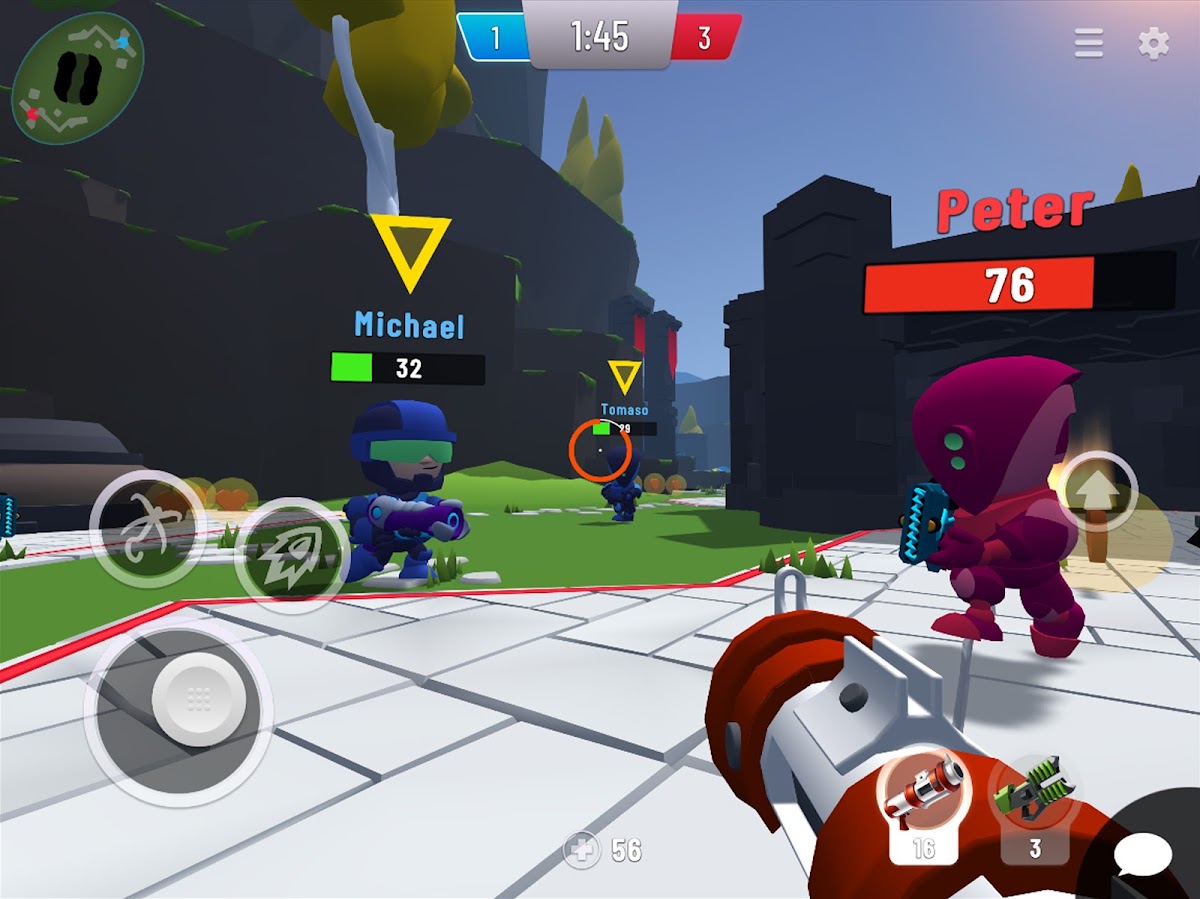Activate the grappling hook ability button
This screenshot has width=1200, height=899.
coord(148,527)
